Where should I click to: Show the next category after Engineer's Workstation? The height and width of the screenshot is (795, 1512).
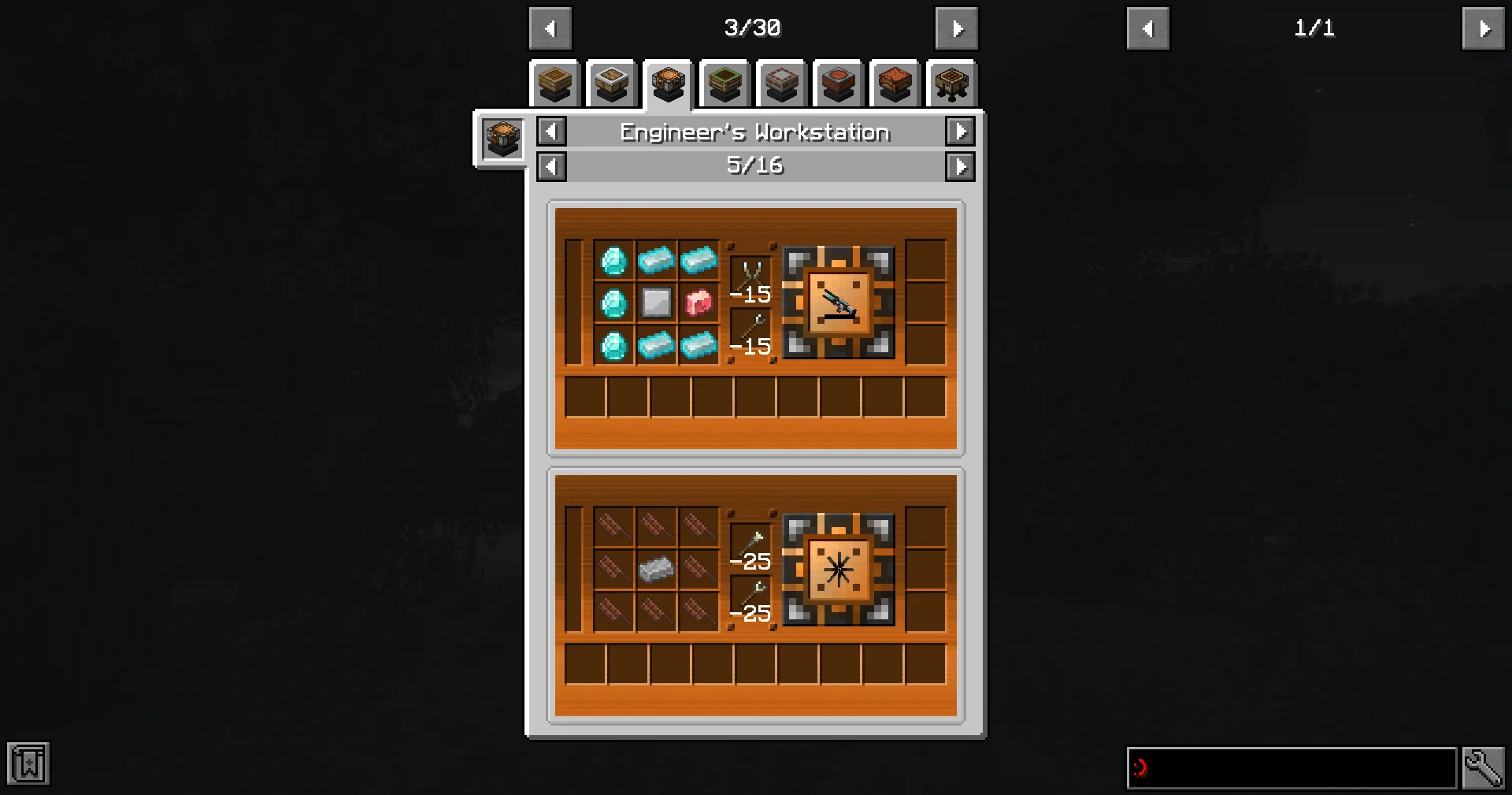(960, 132)
